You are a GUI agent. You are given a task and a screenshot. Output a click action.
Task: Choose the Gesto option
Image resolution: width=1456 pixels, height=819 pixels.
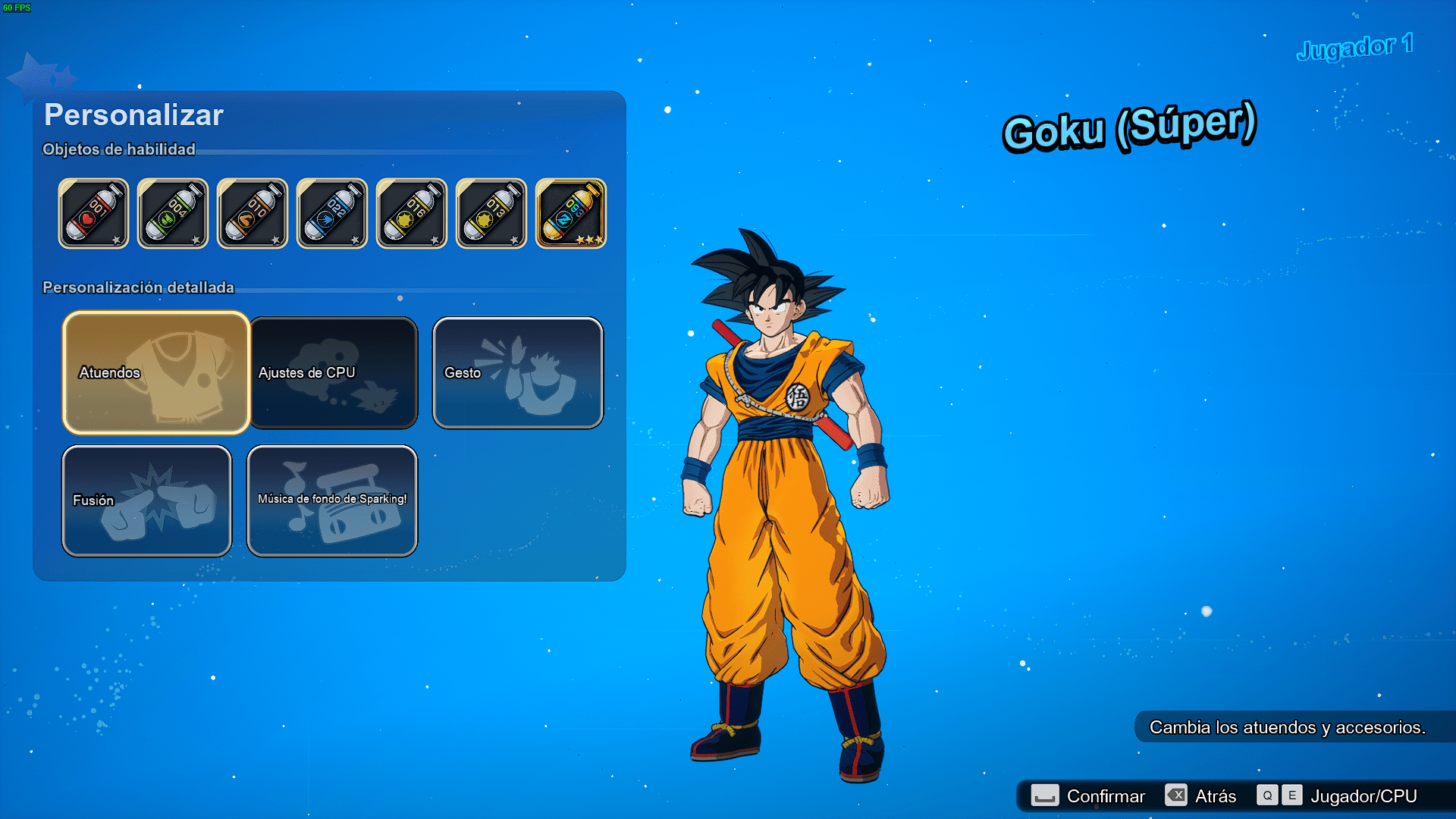click(518, 372)
